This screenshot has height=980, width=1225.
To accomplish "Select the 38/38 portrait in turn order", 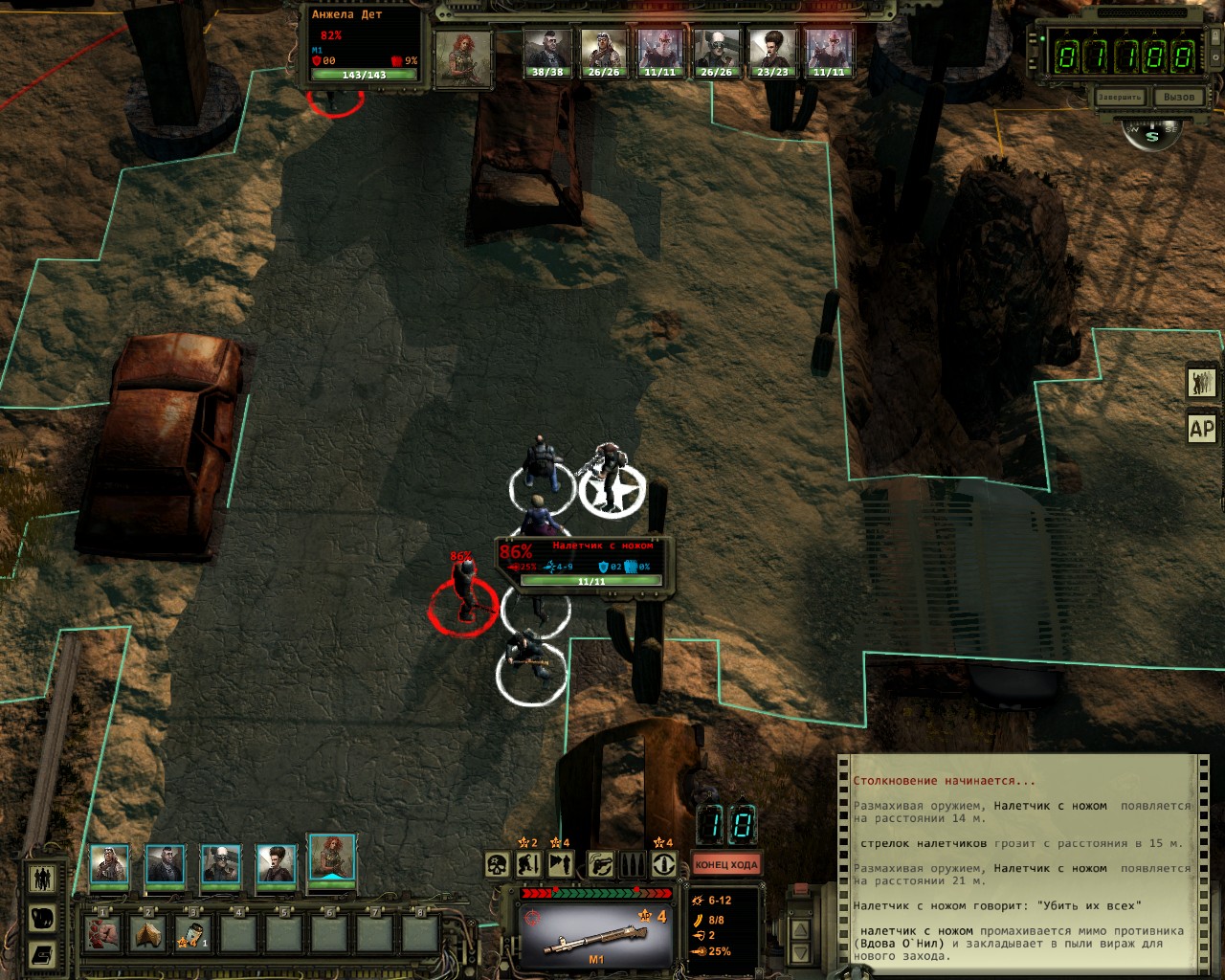I will click(546, 54).
